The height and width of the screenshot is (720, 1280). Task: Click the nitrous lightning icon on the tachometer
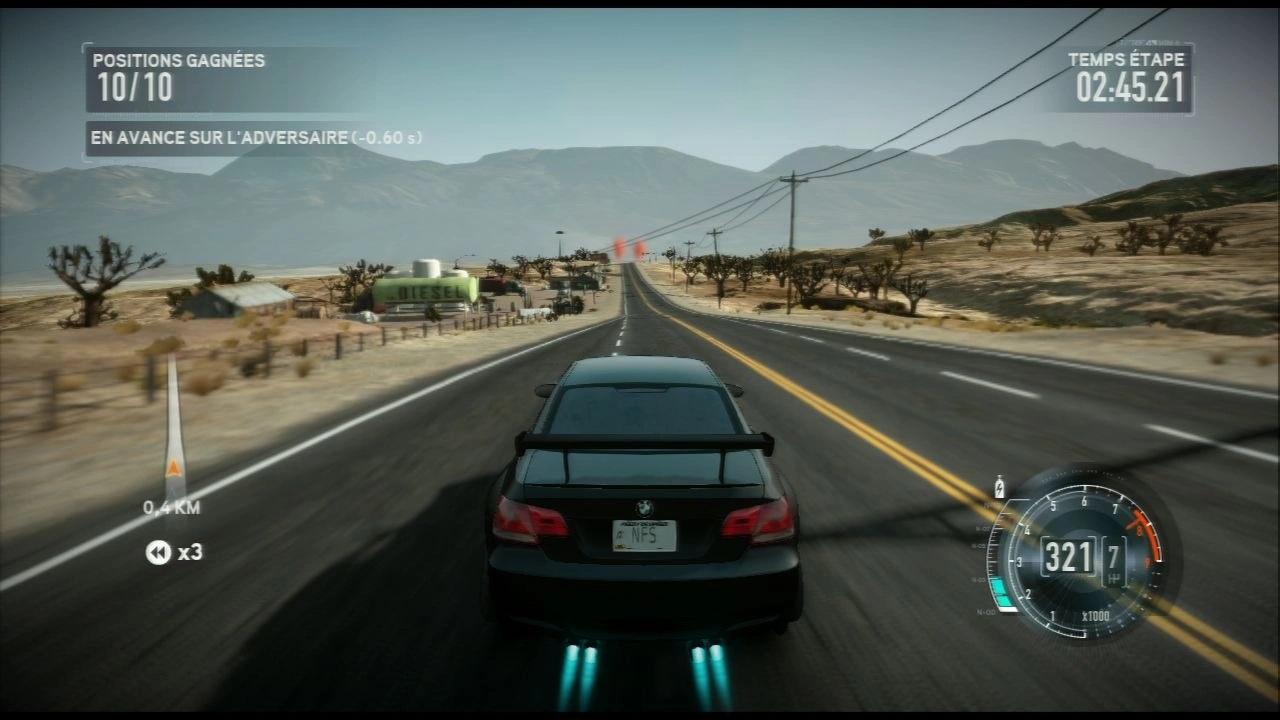click(1000, 486)
